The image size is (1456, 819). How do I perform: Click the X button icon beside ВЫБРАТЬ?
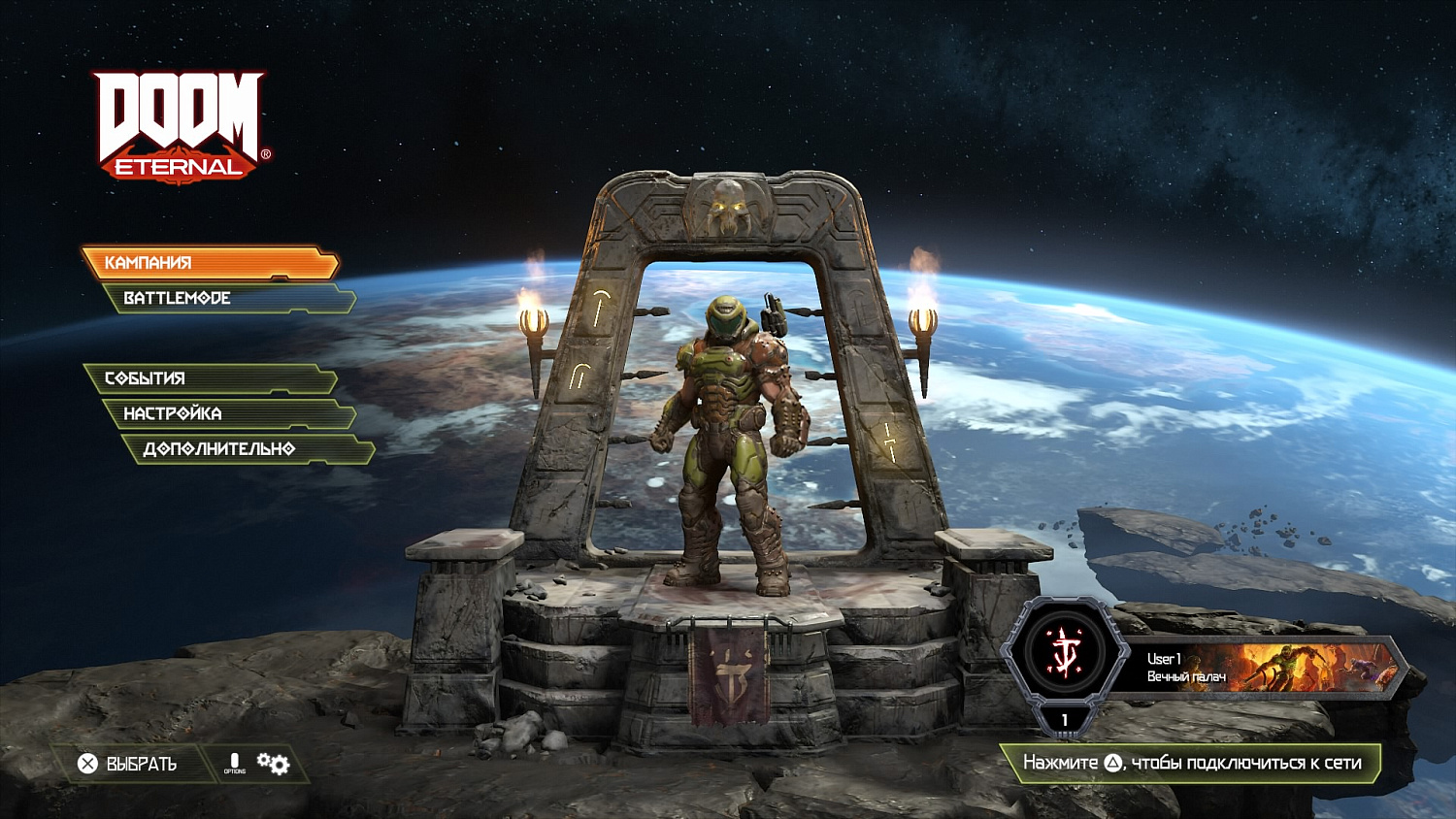(x=85, y=764)
